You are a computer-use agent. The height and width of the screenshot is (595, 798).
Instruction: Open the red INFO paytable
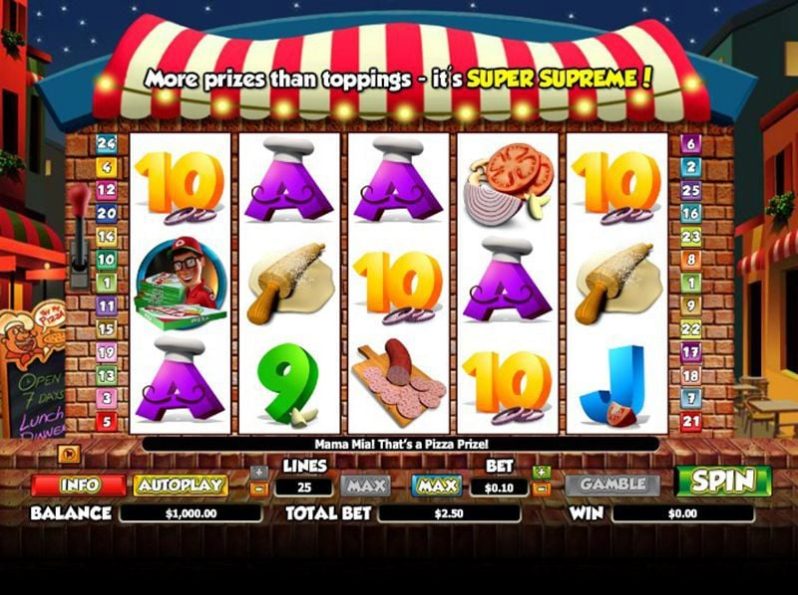click(x=78, y=485)
